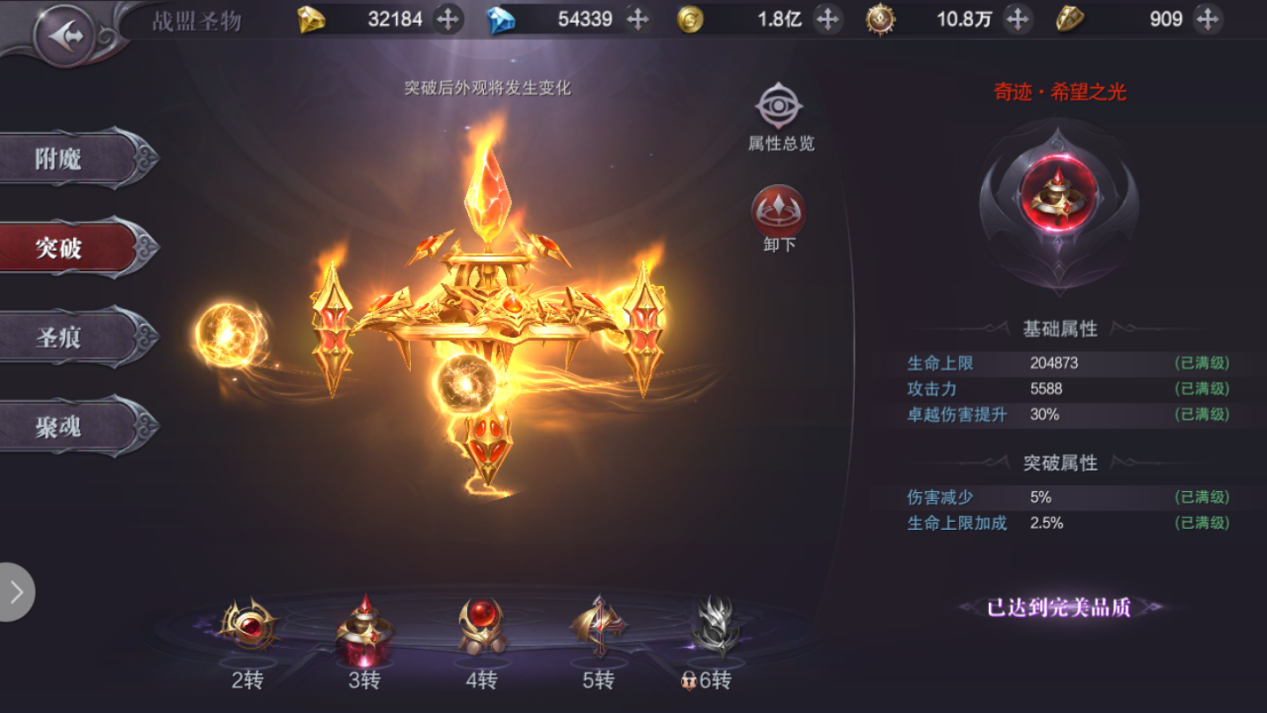Switch to the 附魔 tab
Viewport: 1267px width, 713px height.
[x=72, y=158]
